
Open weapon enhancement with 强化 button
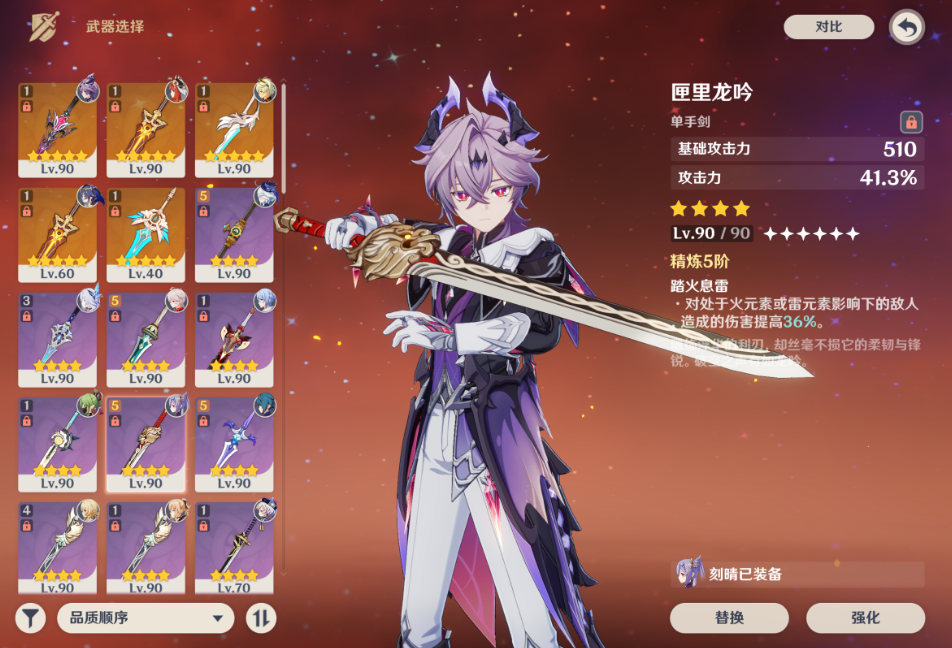tap(865, 617)
